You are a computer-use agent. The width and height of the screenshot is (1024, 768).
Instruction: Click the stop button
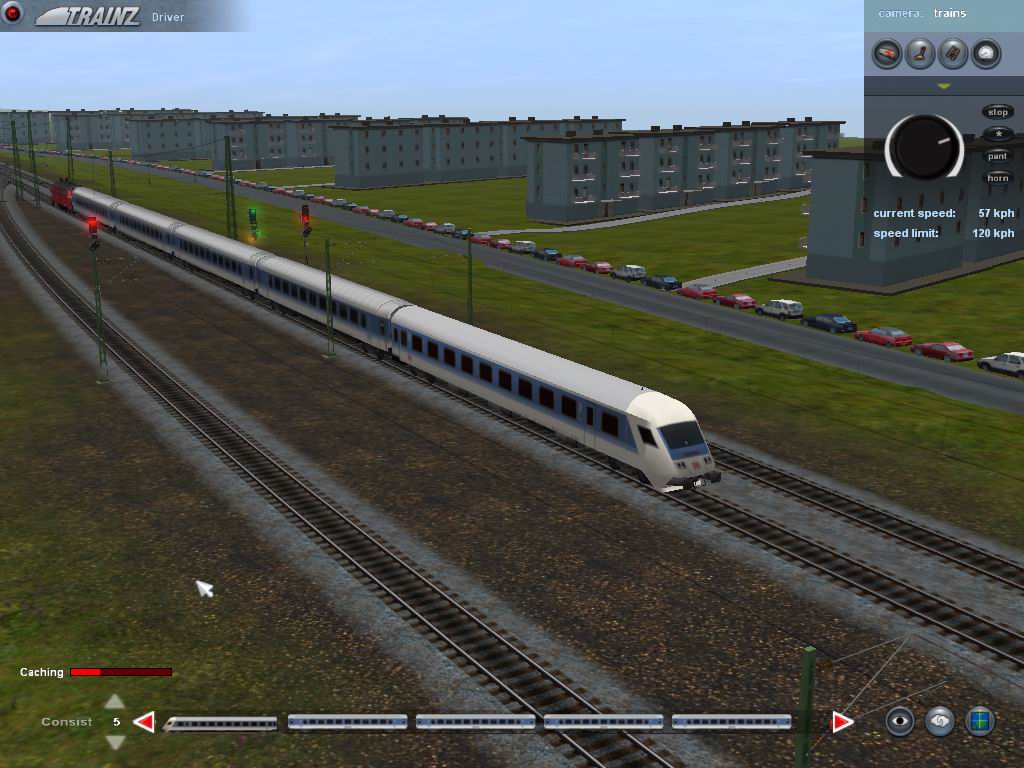[x=997, y=112]
